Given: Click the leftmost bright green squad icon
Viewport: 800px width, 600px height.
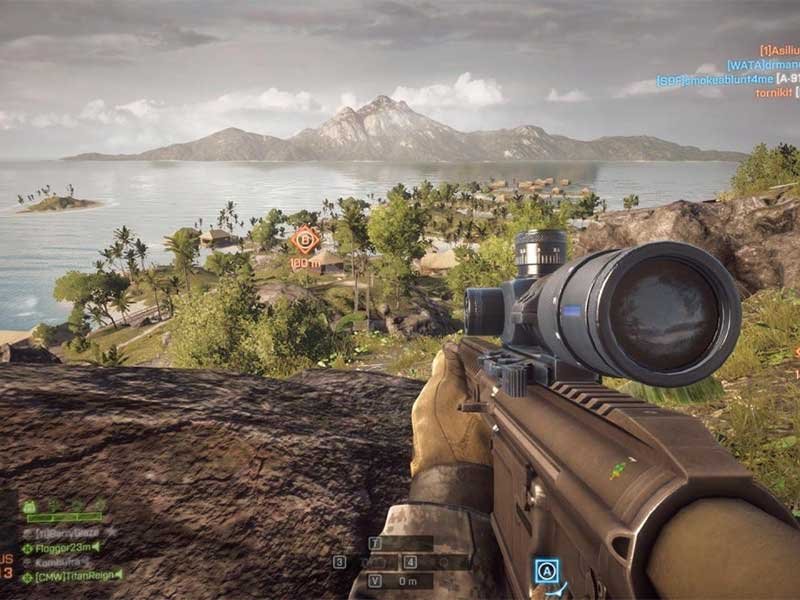Looking at the screenshot, I should coord(29,507).
